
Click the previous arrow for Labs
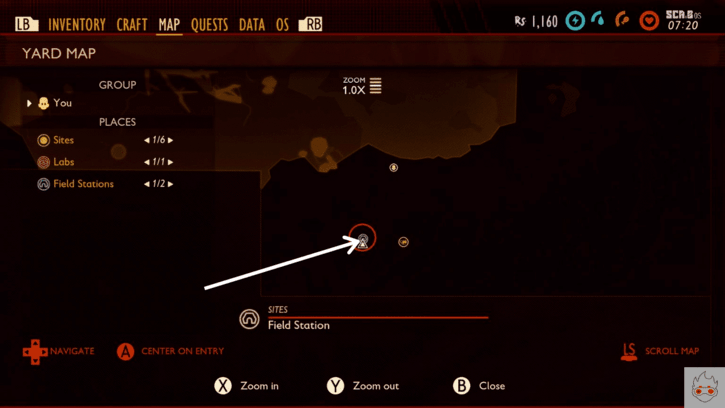click(x=147, y=162)
